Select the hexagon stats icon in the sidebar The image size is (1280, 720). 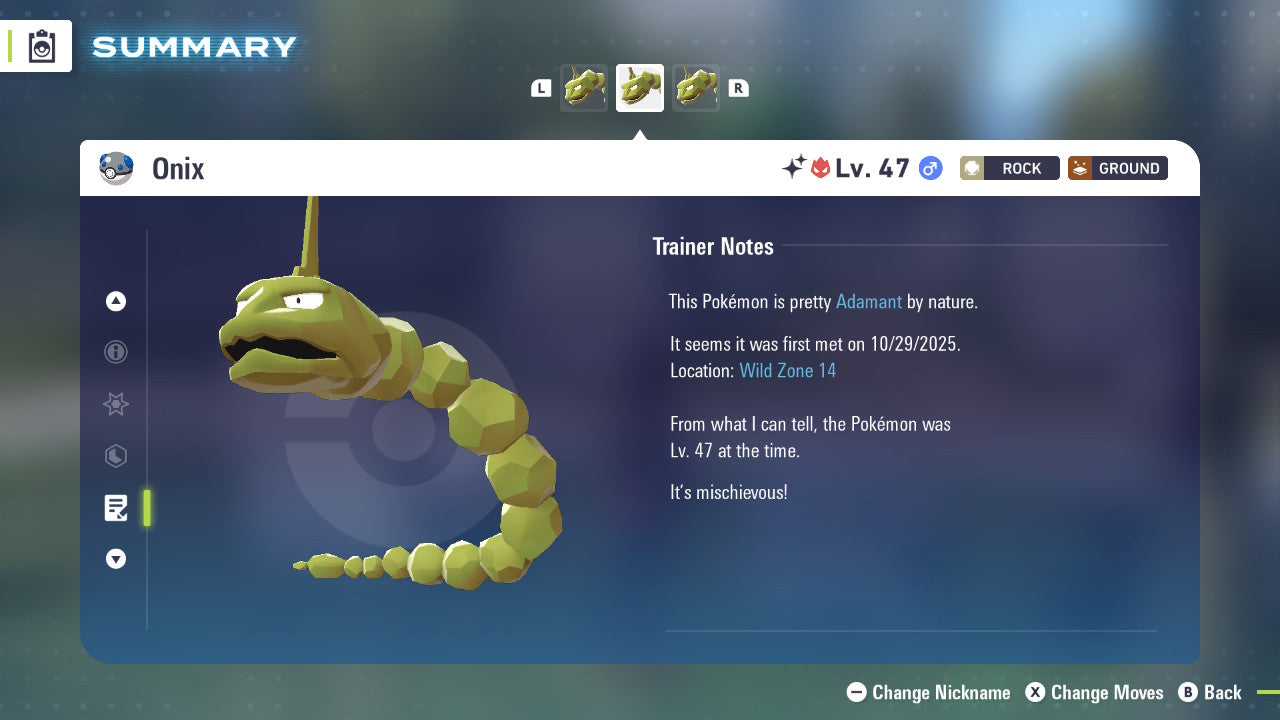coord(116,456)
